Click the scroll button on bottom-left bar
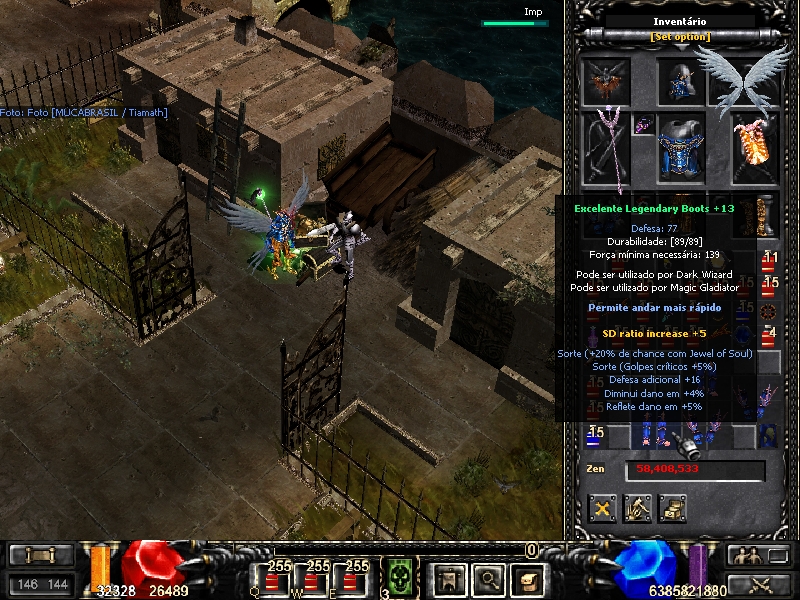This screenshot has width=800, height=600. coord(41,555)
